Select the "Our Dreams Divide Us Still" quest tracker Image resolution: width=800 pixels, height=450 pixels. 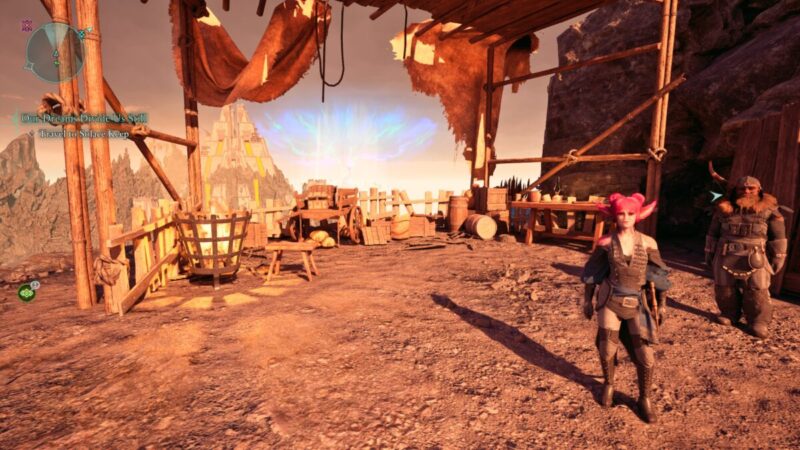click(84, 118)
